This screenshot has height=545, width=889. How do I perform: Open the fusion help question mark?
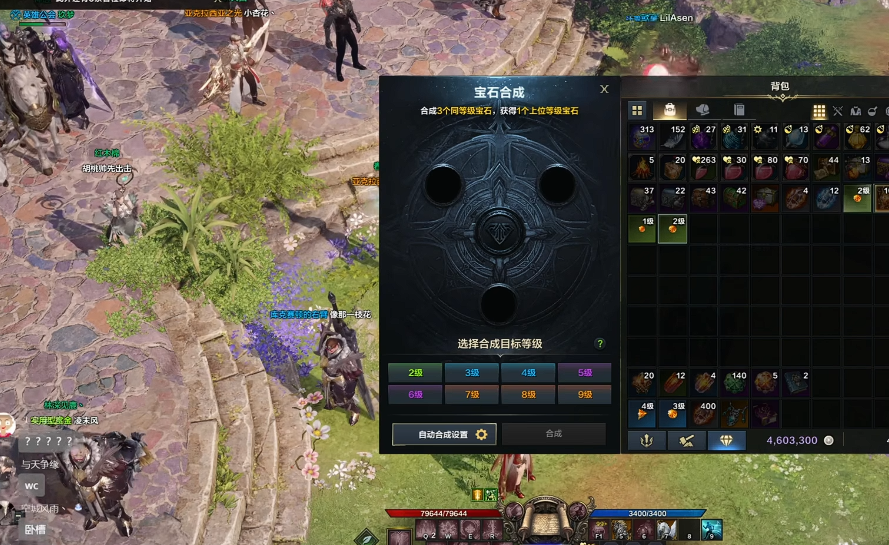(x=600, y=343)
